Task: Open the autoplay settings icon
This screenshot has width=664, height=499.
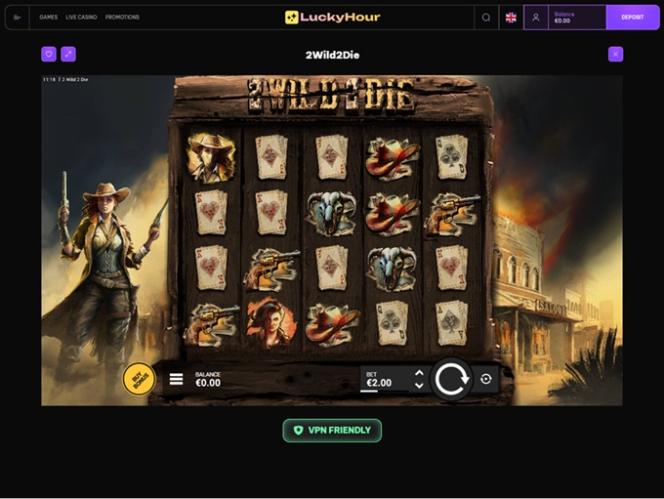Action: (x=486, y=379)
